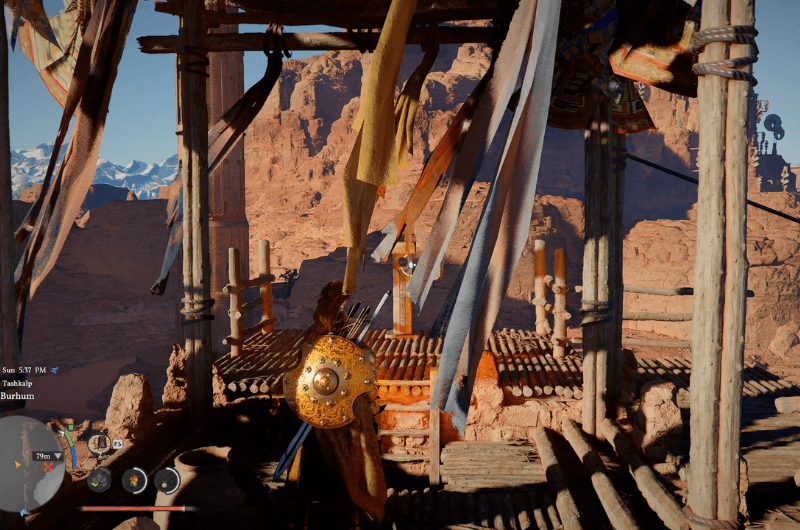Click the orange player arrow on minimap
Screen dimensions: 800x530
point(18,464)
